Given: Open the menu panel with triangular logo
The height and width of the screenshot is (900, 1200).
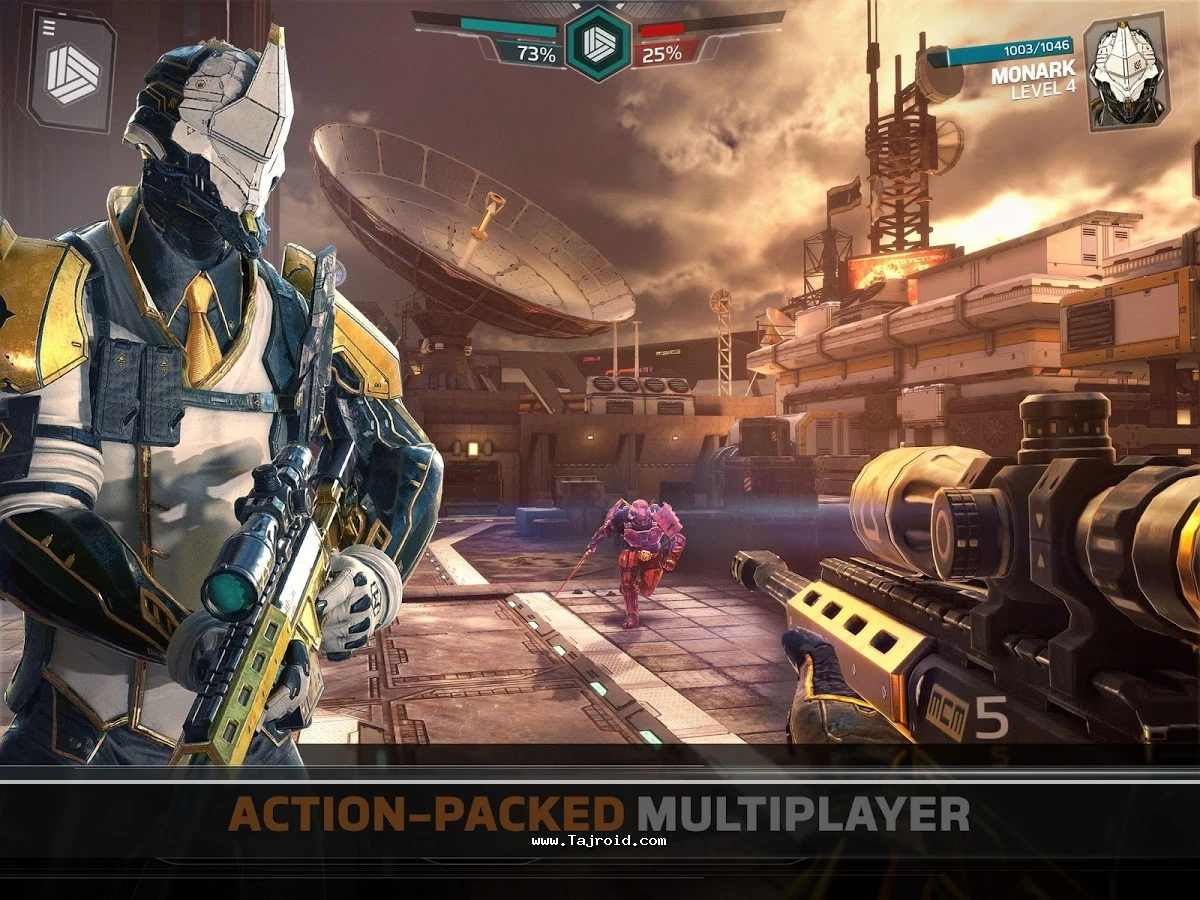Looking at the screenshot, I should tap(71, 72).
